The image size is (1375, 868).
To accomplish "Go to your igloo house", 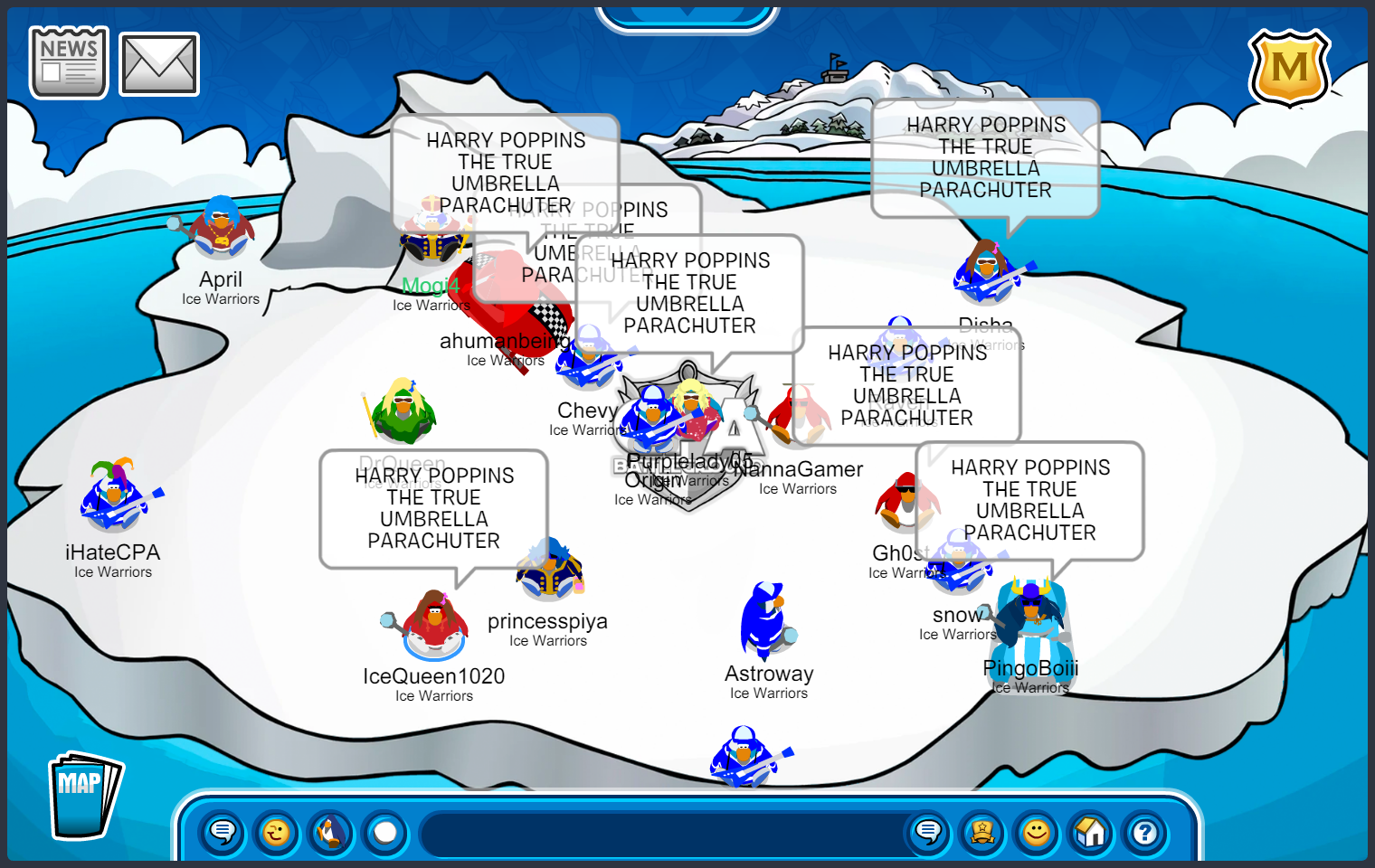I will tap(1091, 832).
